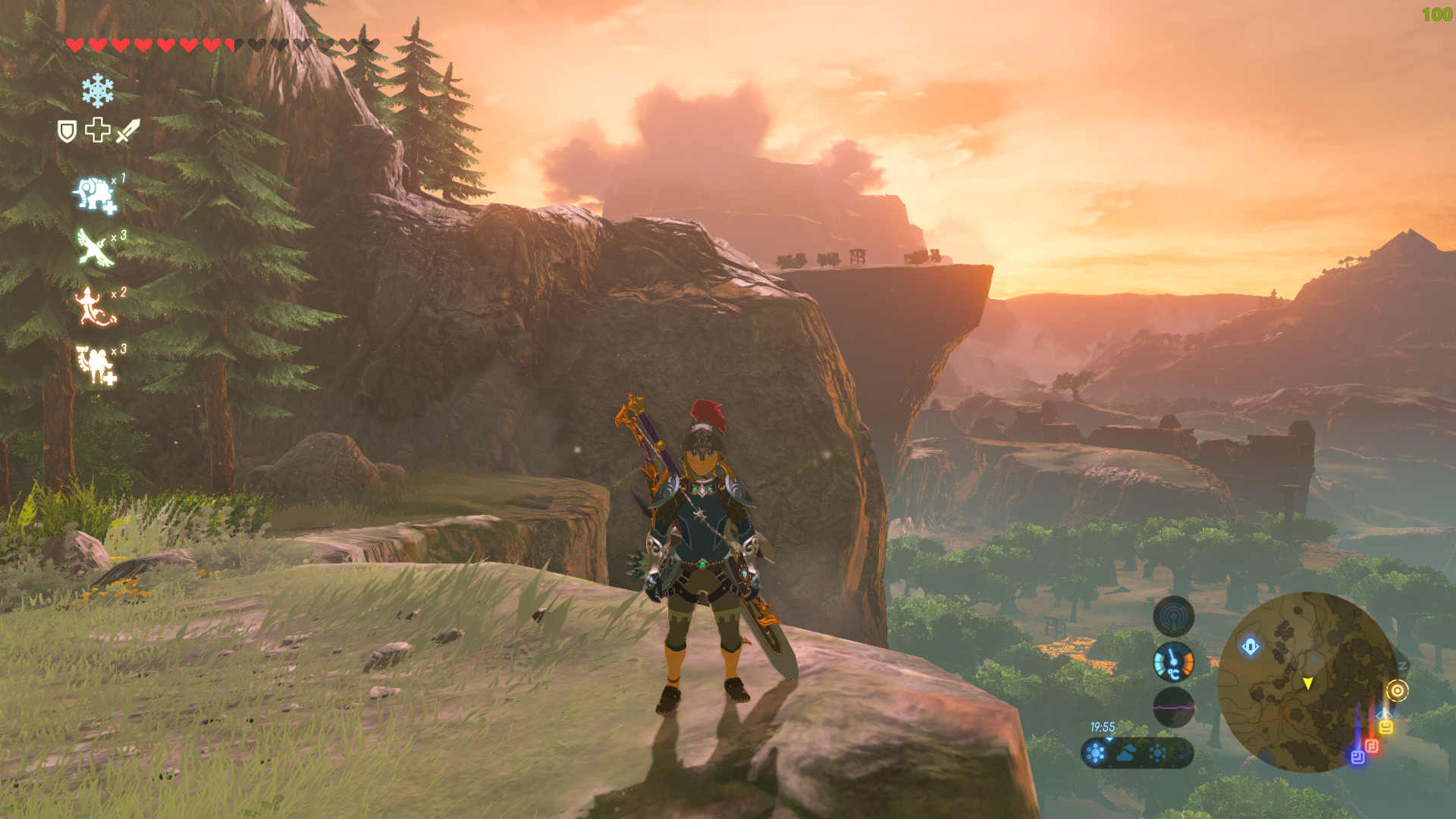Screen dimensions: 1456x819
Task: Activate the bird Revali's Gale ability icon
Action: 95,248
